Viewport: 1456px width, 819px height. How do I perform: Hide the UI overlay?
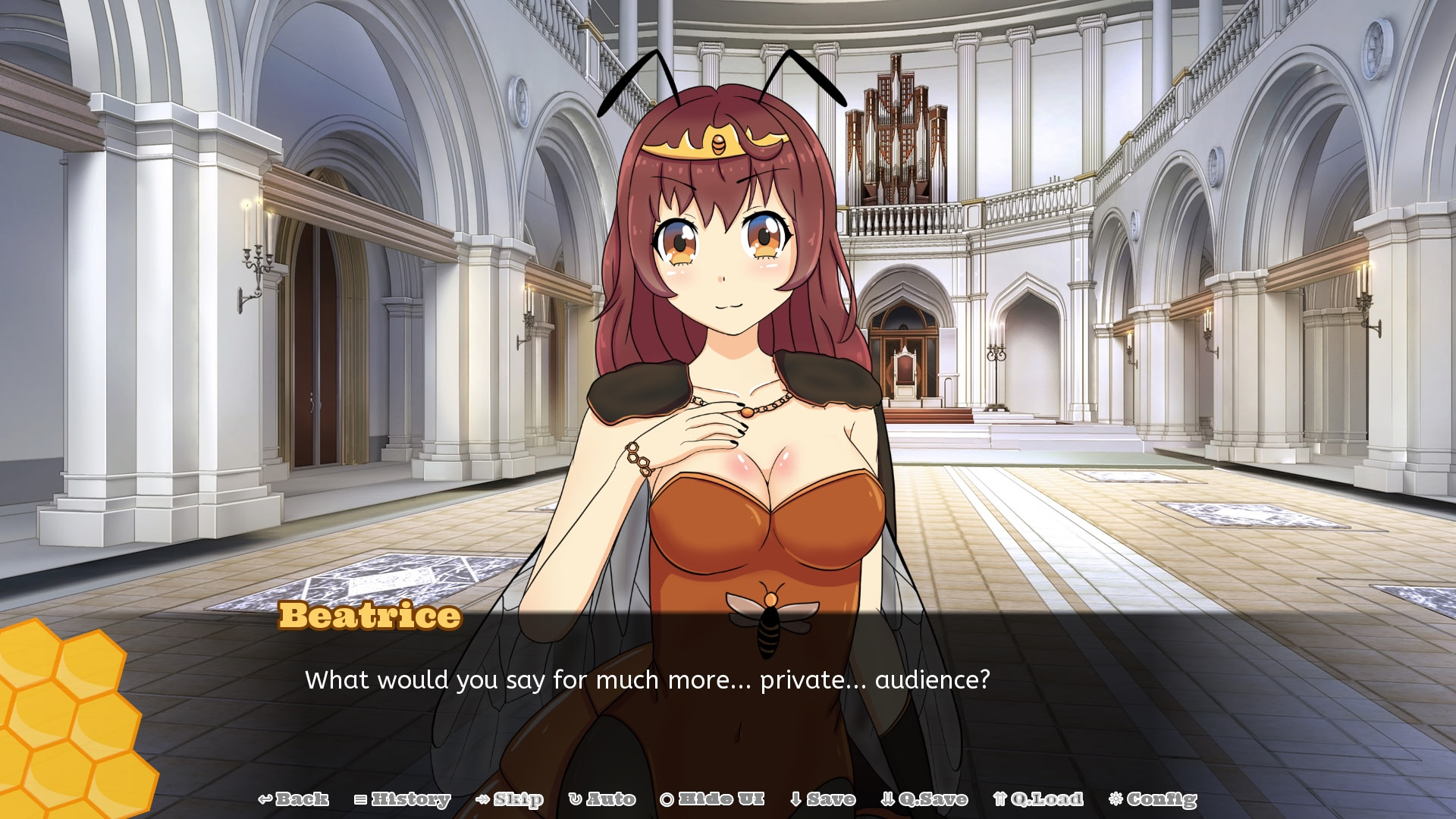(x=712, y=799)
